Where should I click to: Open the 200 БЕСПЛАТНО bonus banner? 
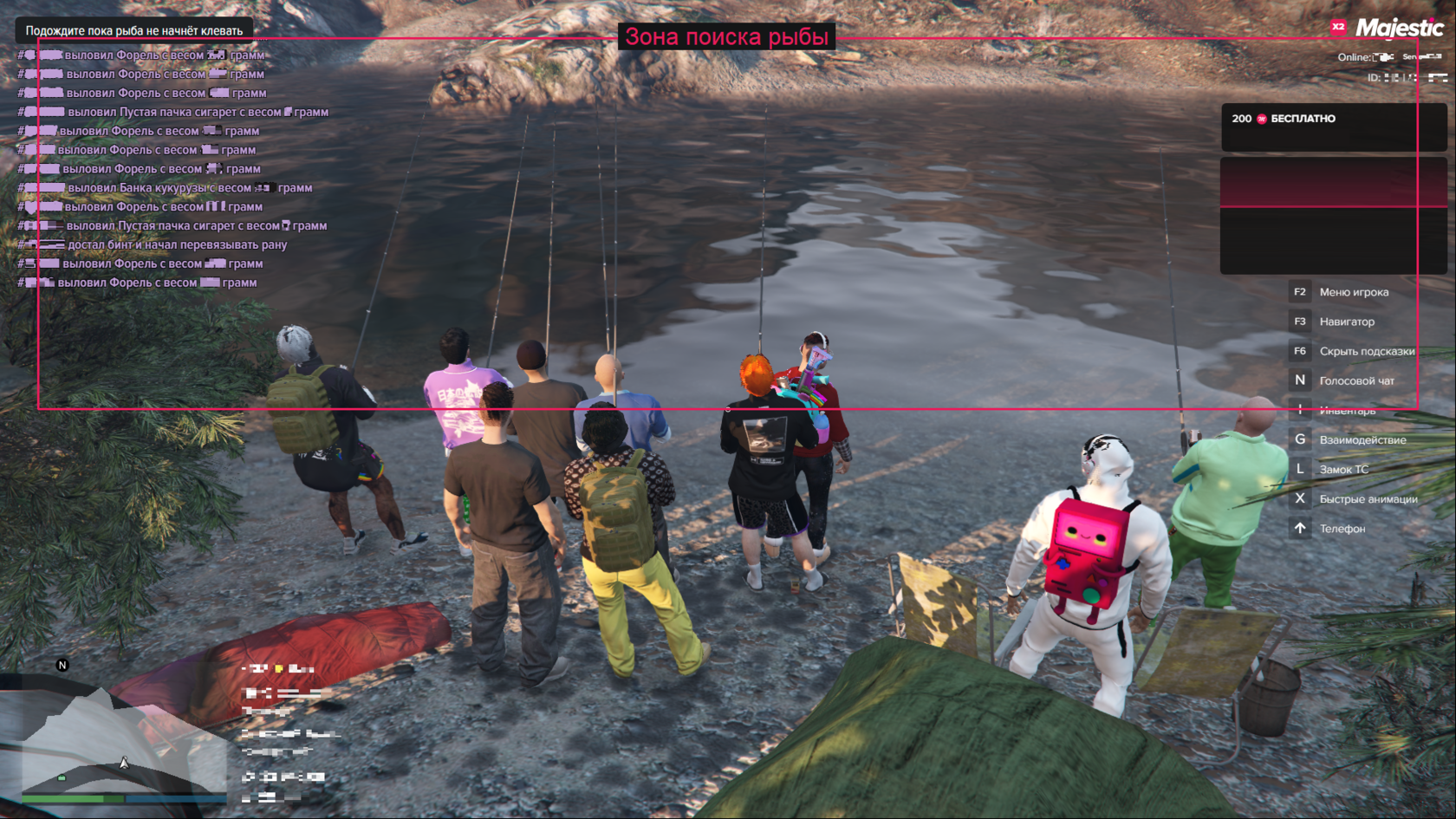point(1333,127)
